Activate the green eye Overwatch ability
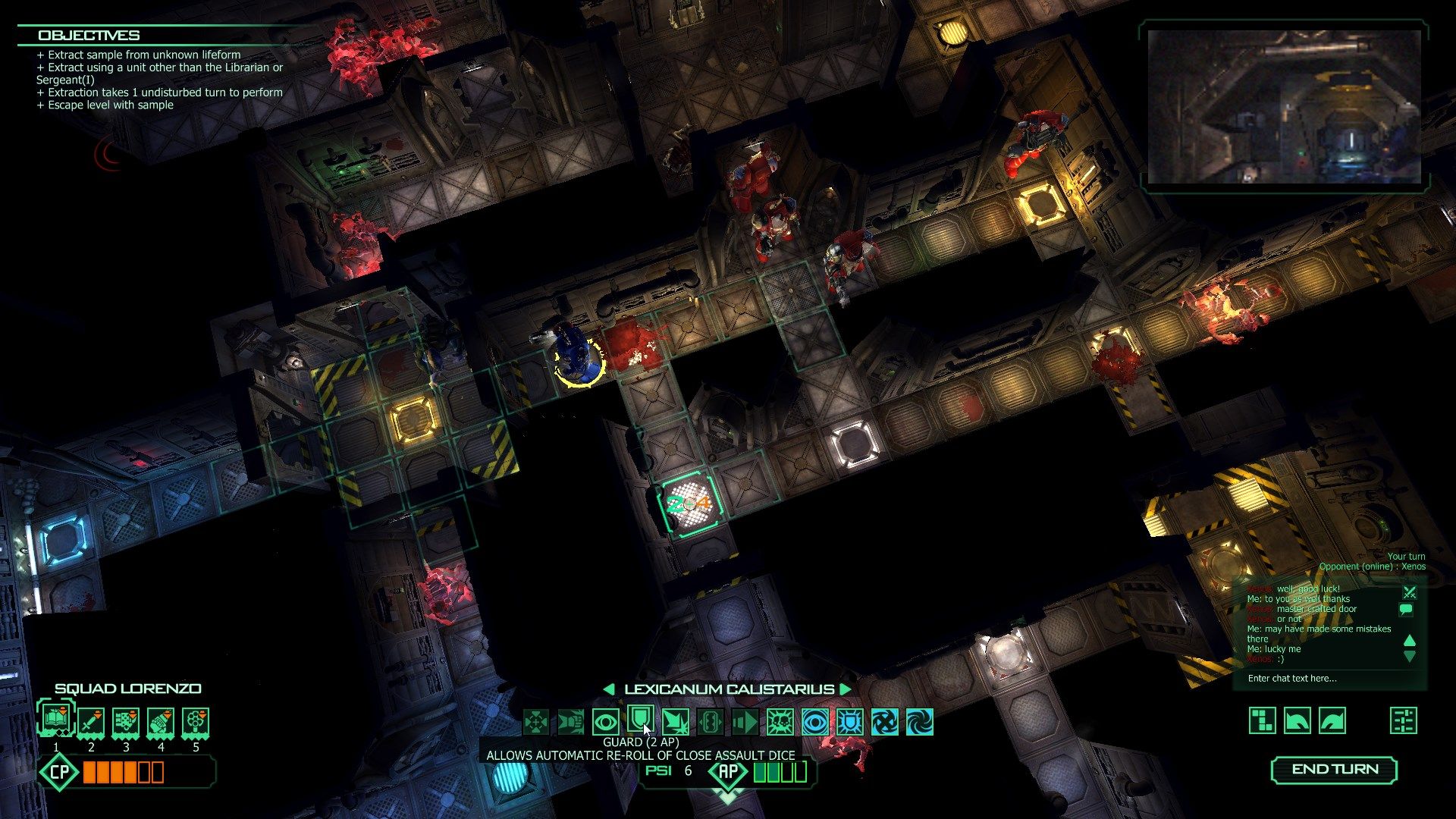The height and width of the screenshot is (819, 1456). point(605,722)
